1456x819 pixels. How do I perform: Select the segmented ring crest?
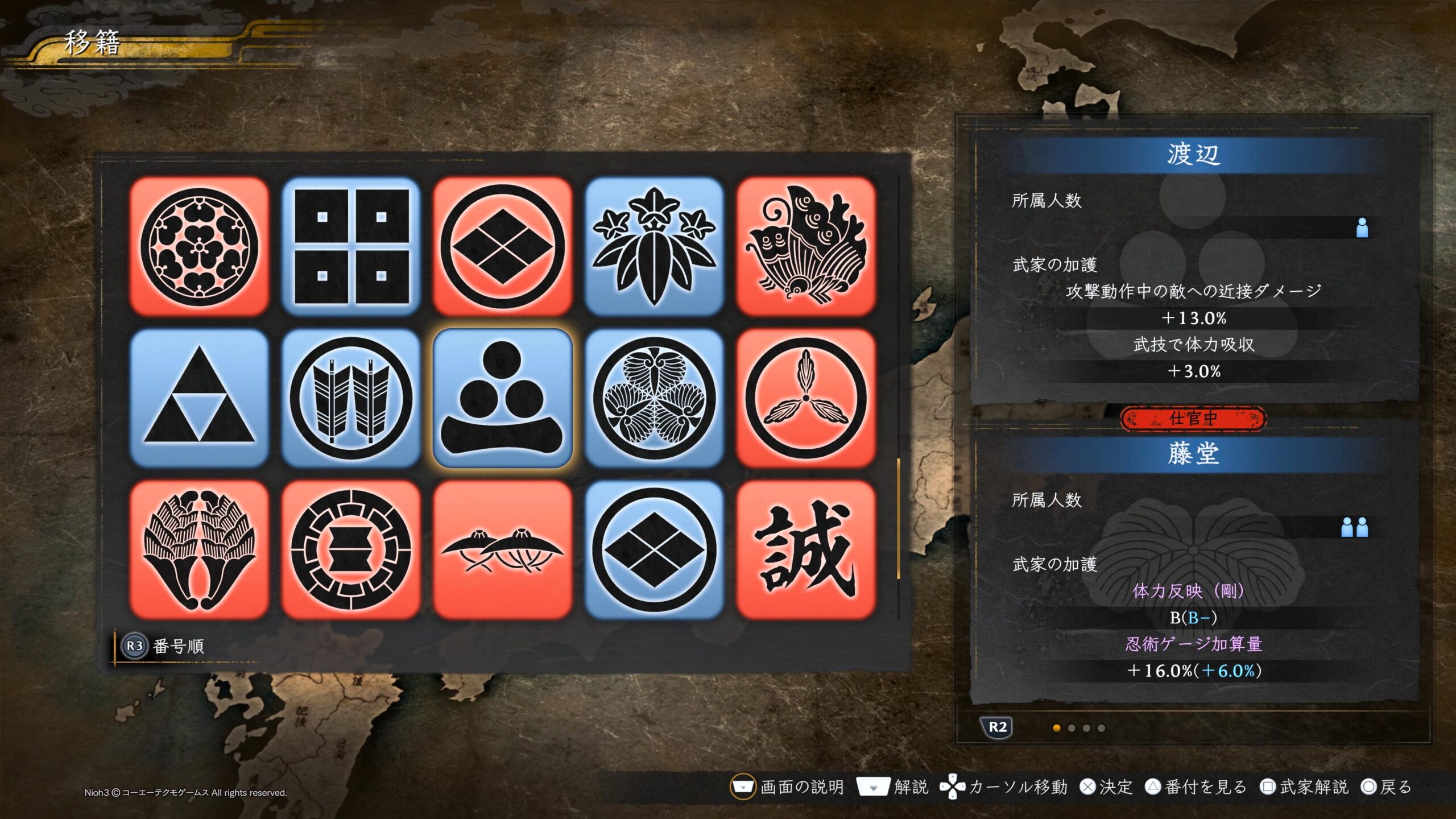351,550
